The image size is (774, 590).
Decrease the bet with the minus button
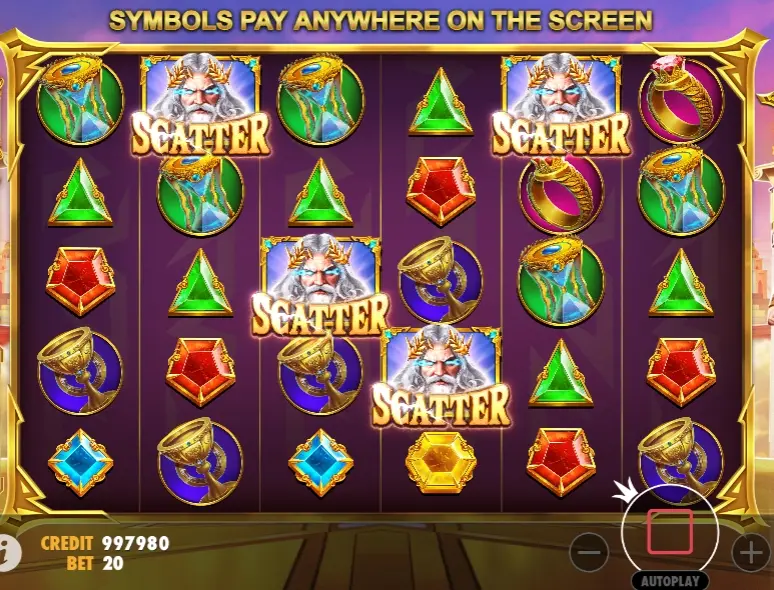590,551
